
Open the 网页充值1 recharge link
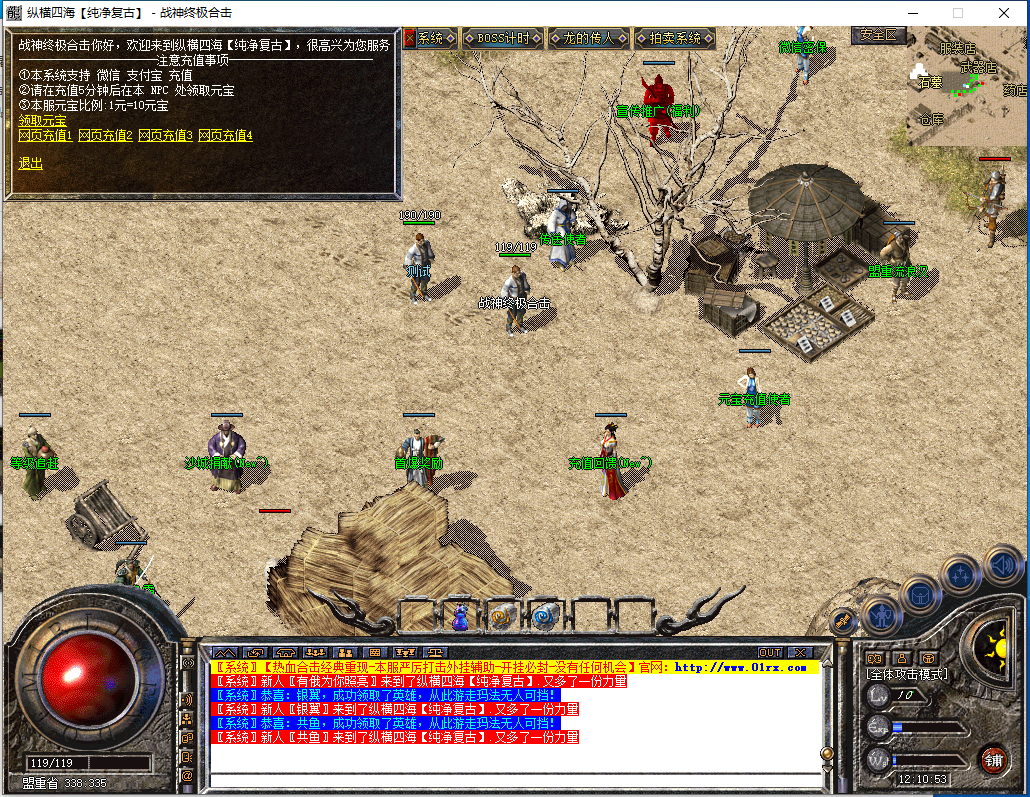coord(45,135)
